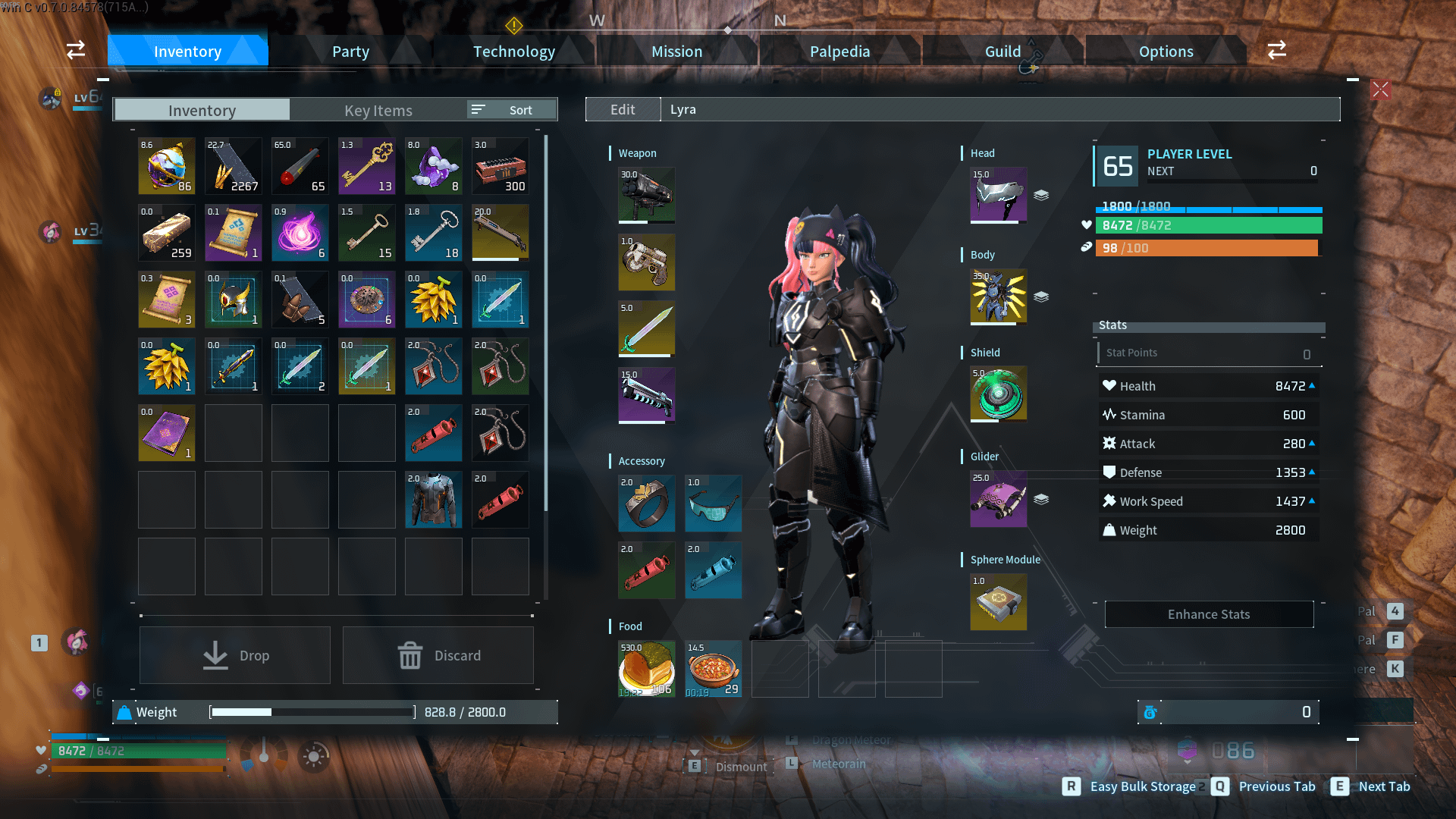1456x819 pixels.
Task: Select the stew food slot with 29
Action: pyautogui.click(x=713, y=668)
